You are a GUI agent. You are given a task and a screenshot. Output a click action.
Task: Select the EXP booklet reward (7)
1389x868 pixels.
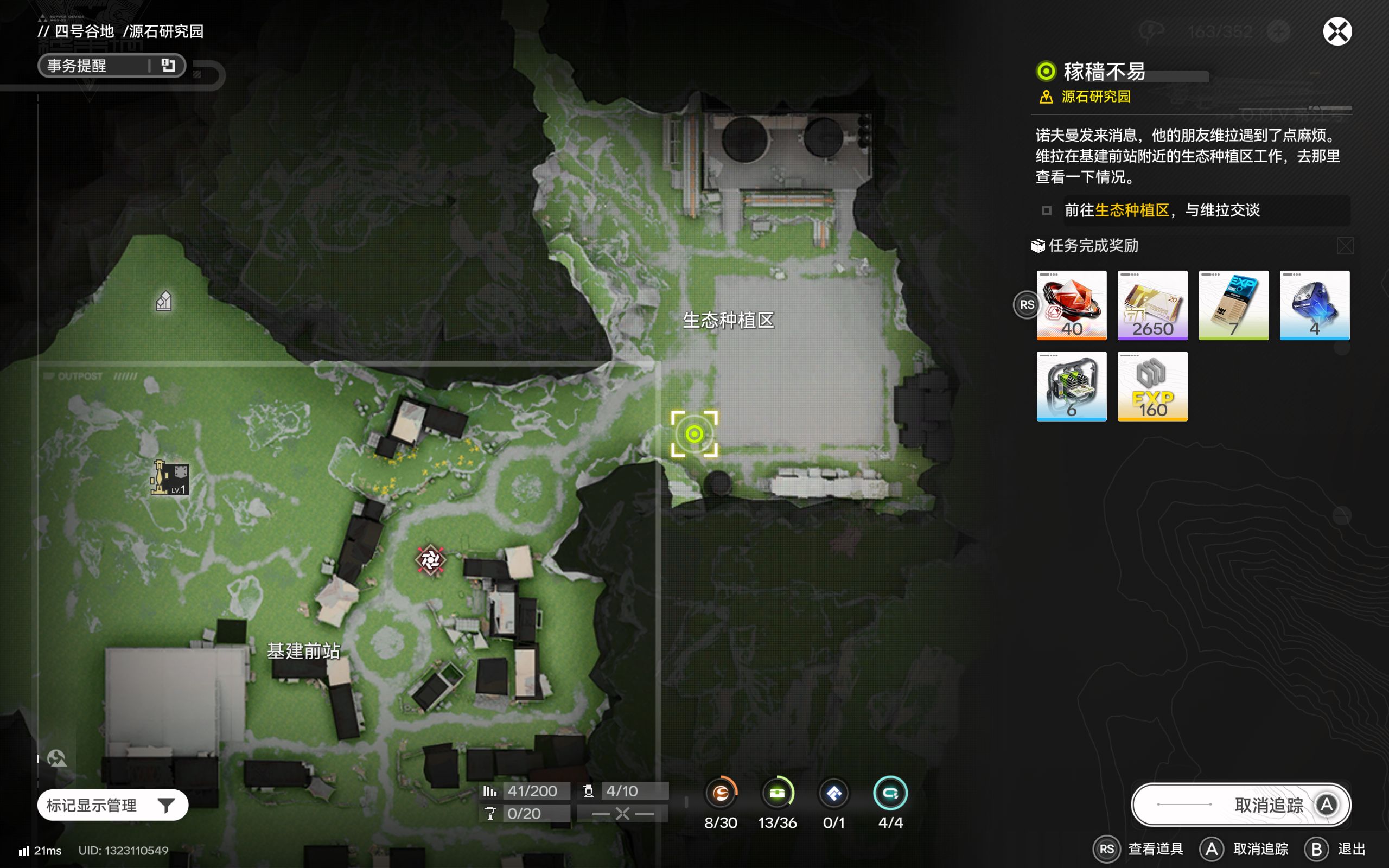(x=1233, y=305)
